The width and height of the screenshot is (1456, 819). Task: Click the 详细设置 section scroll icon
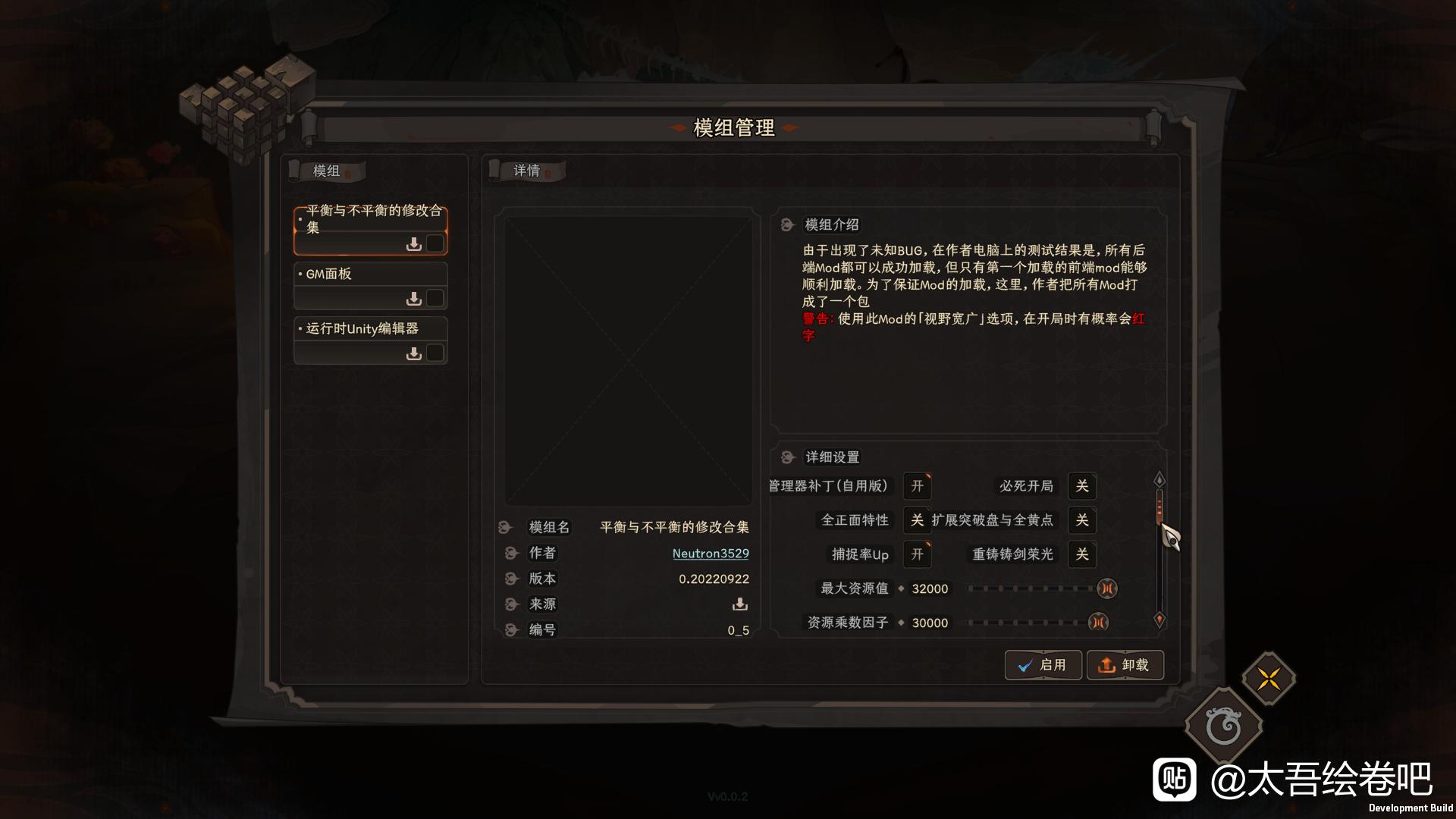(789, 457)
